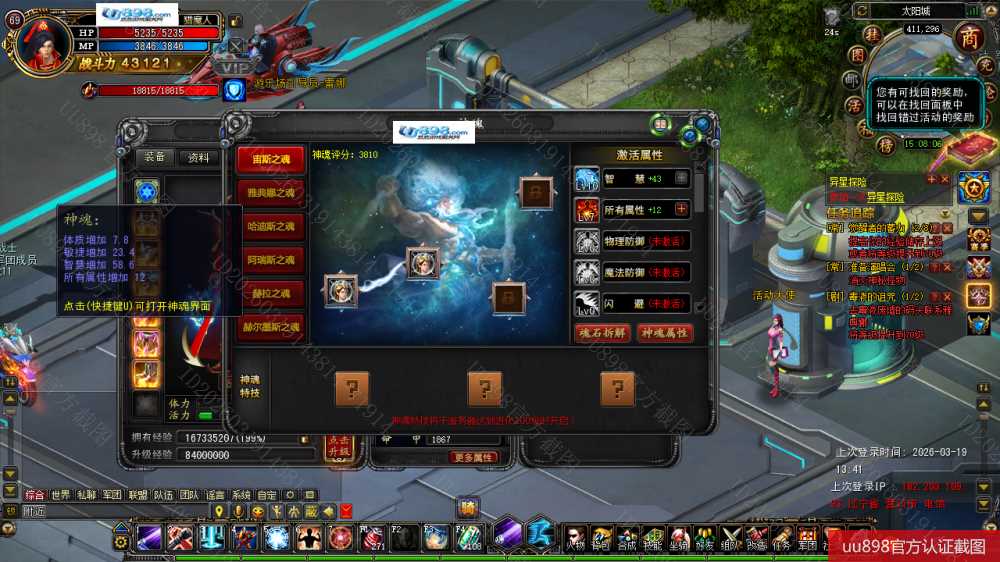Screen dimensions: 1000x562
Task: Open the red reward book icon
Action: tap(963, 148)
